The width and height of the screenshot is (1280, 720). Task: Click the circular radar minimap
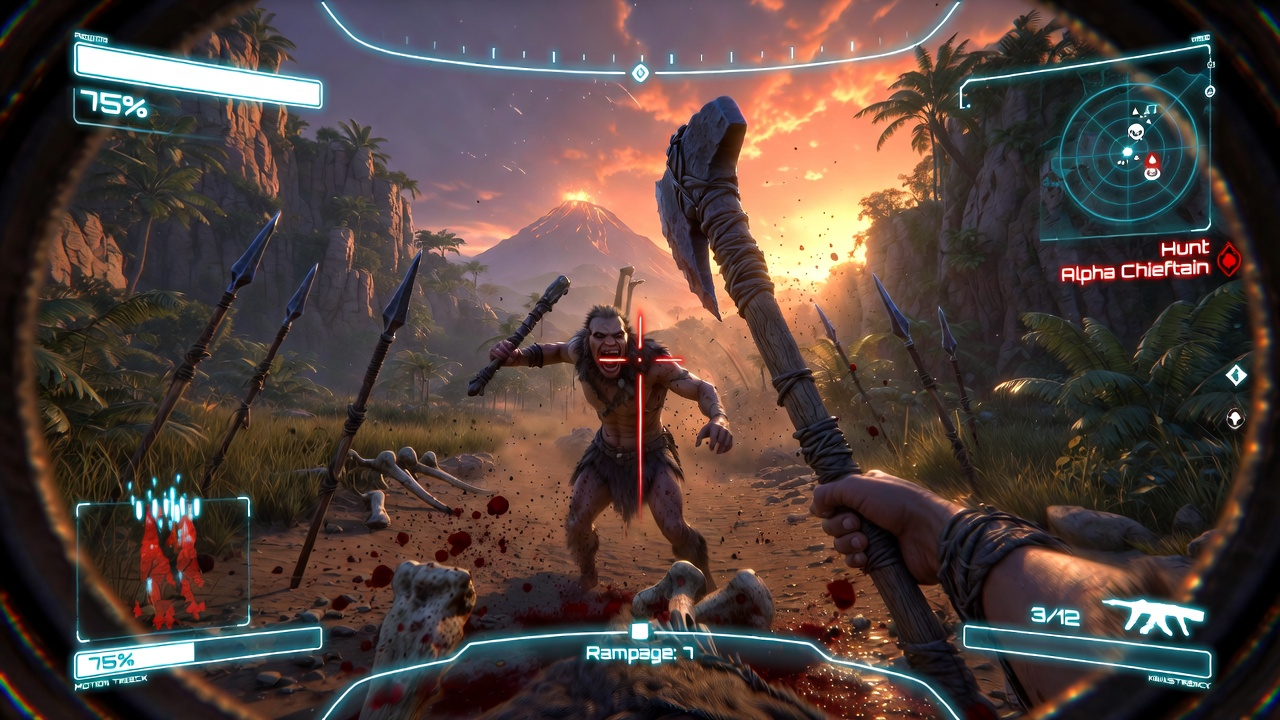(1129, 153)
